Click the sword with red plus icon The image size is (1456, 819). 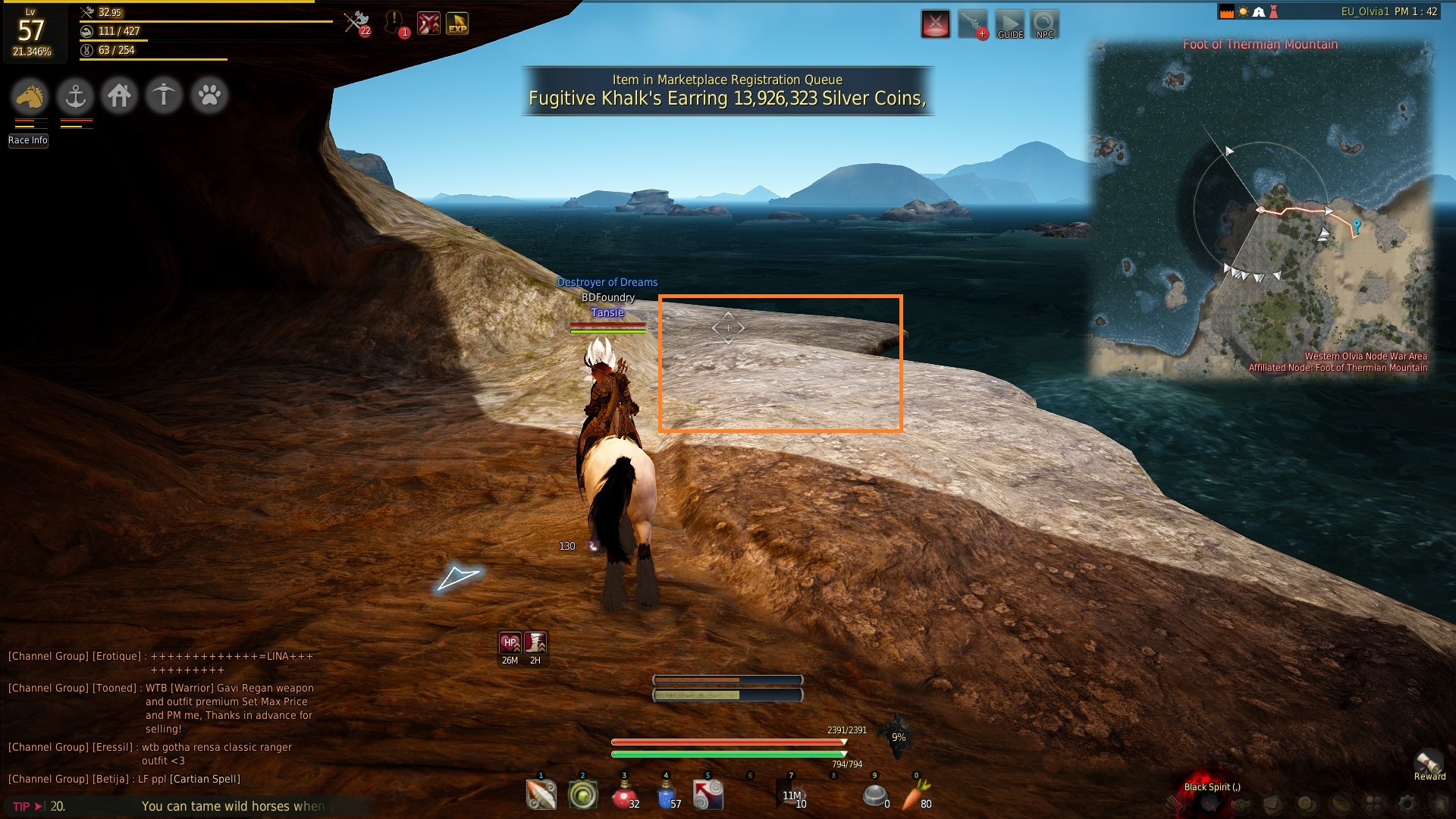tap(973, 24)
